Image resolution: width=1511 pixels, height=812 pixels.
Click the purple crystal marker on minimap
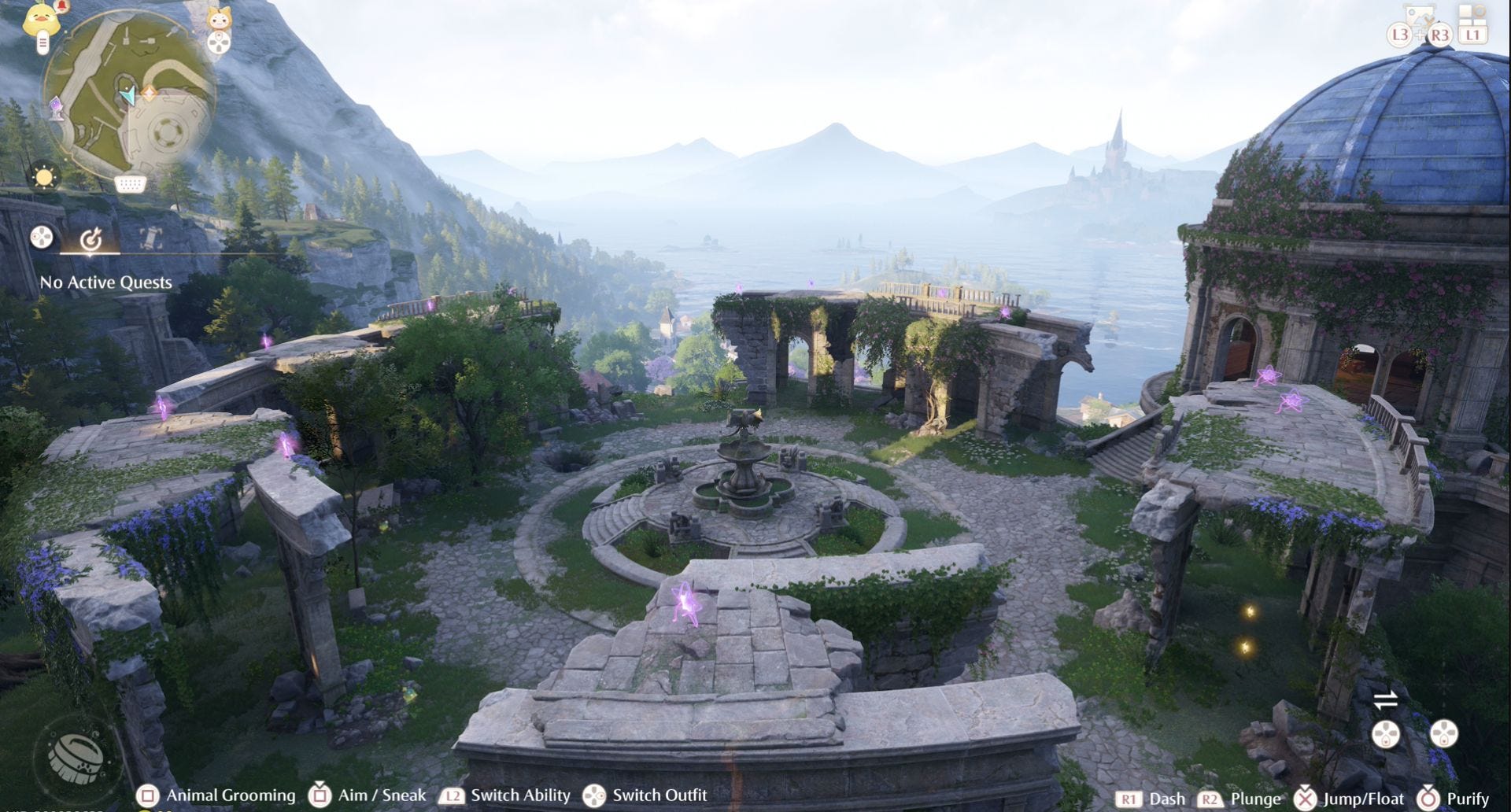coord(57,108)
